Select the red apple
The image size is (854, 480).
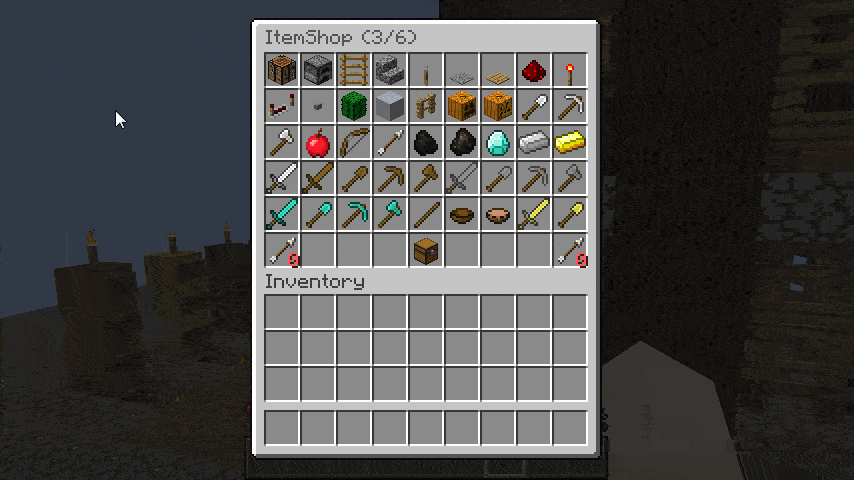(x=318, y=143)
